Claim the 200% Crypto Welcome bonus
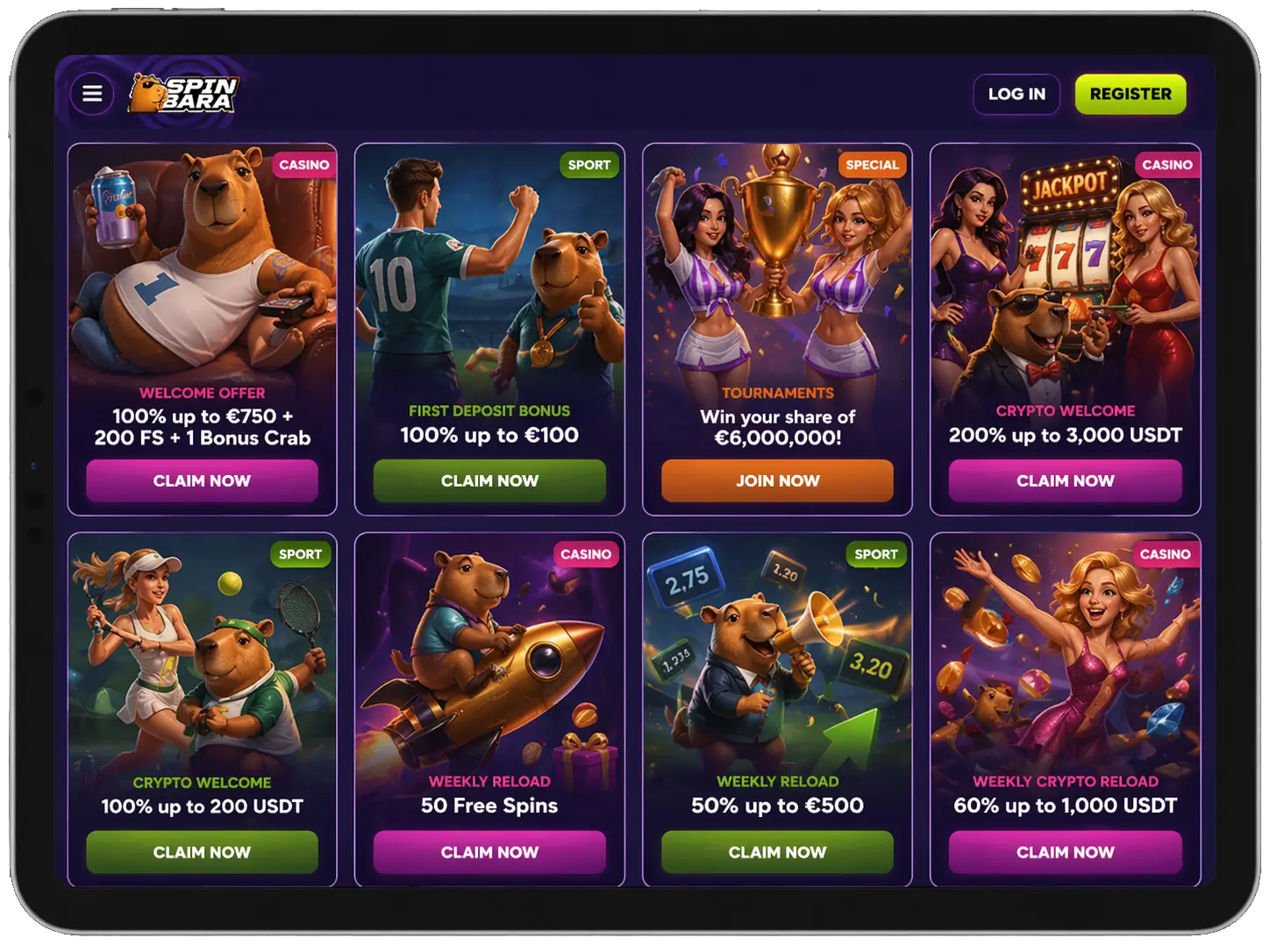Viewport: 1270px width, 952px height. point(1065,480)
